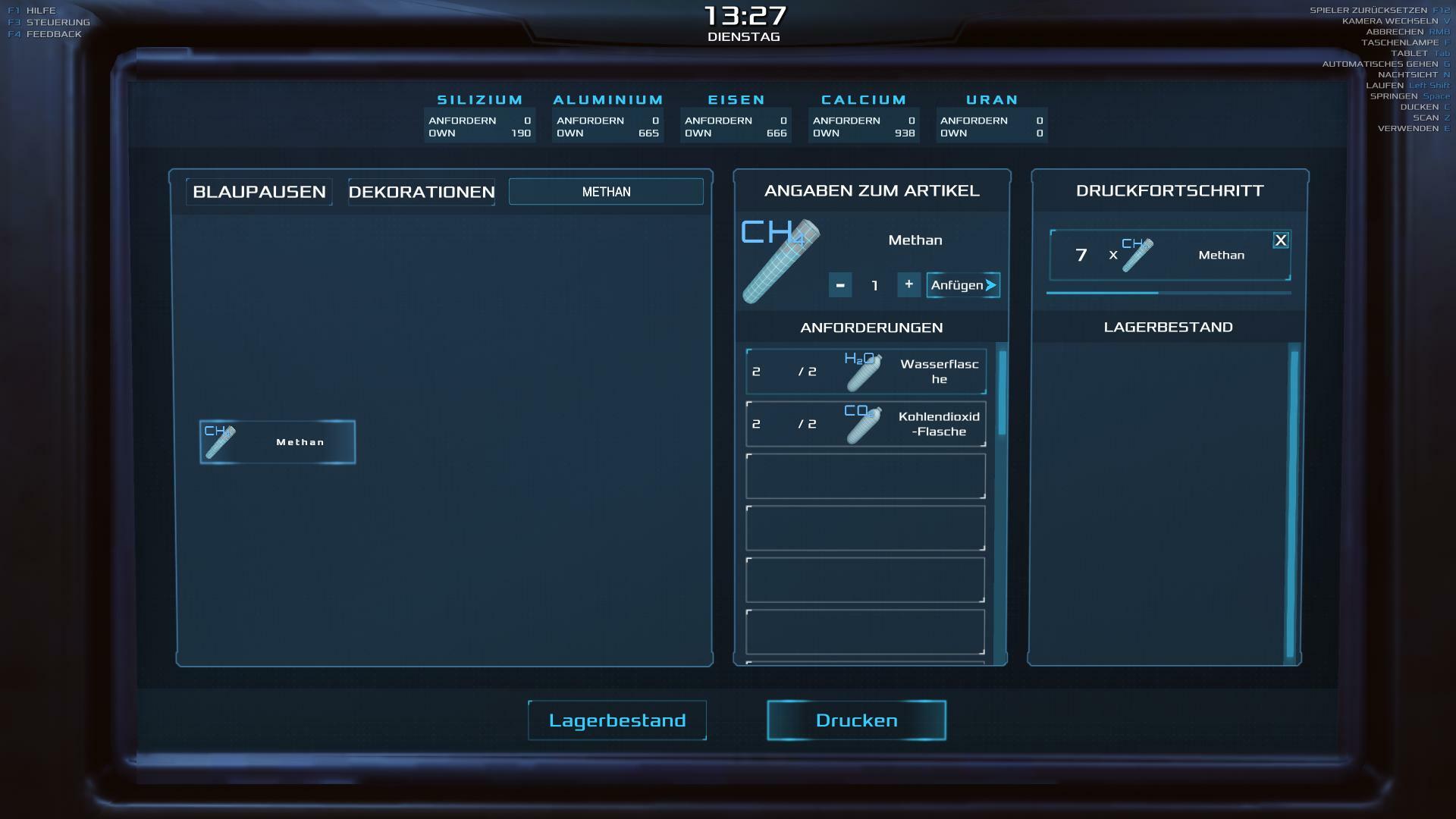Start printing with Drucken
1456x819 pixels.
[x=856, y=720]
